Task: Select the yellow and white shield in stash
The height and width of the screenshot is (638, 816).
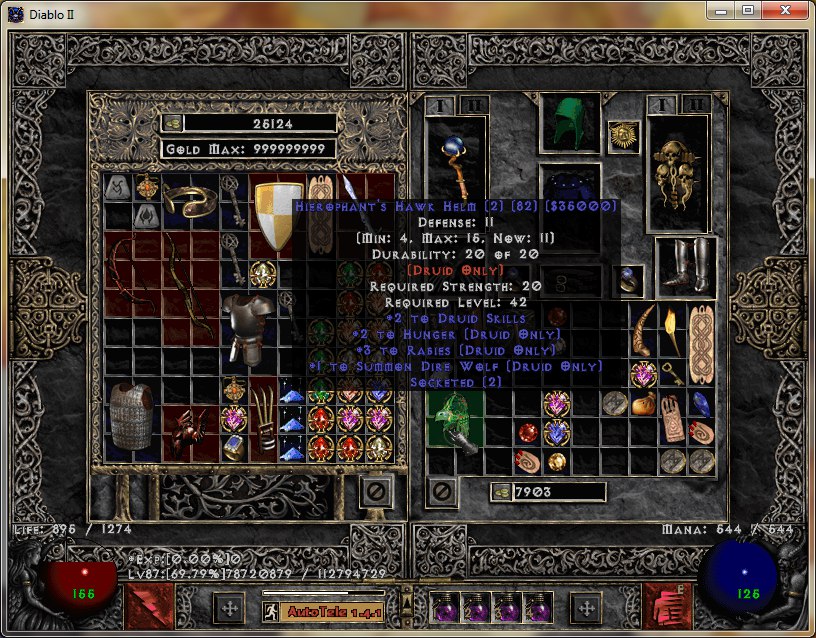Action: [x=277, y=215]
